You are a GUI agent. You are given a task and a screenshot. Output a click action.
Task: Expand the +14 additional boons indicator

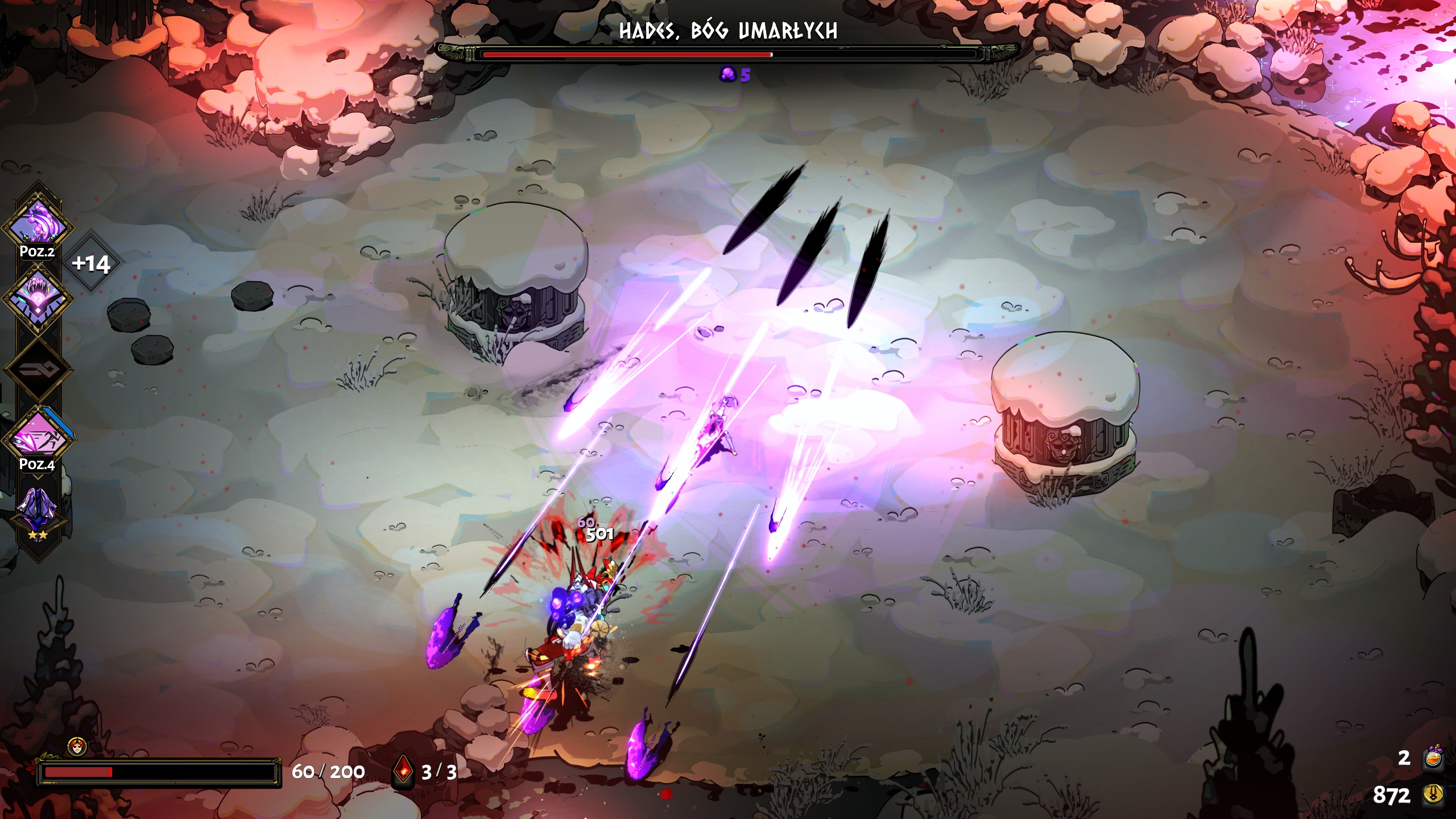click(91, 263)
